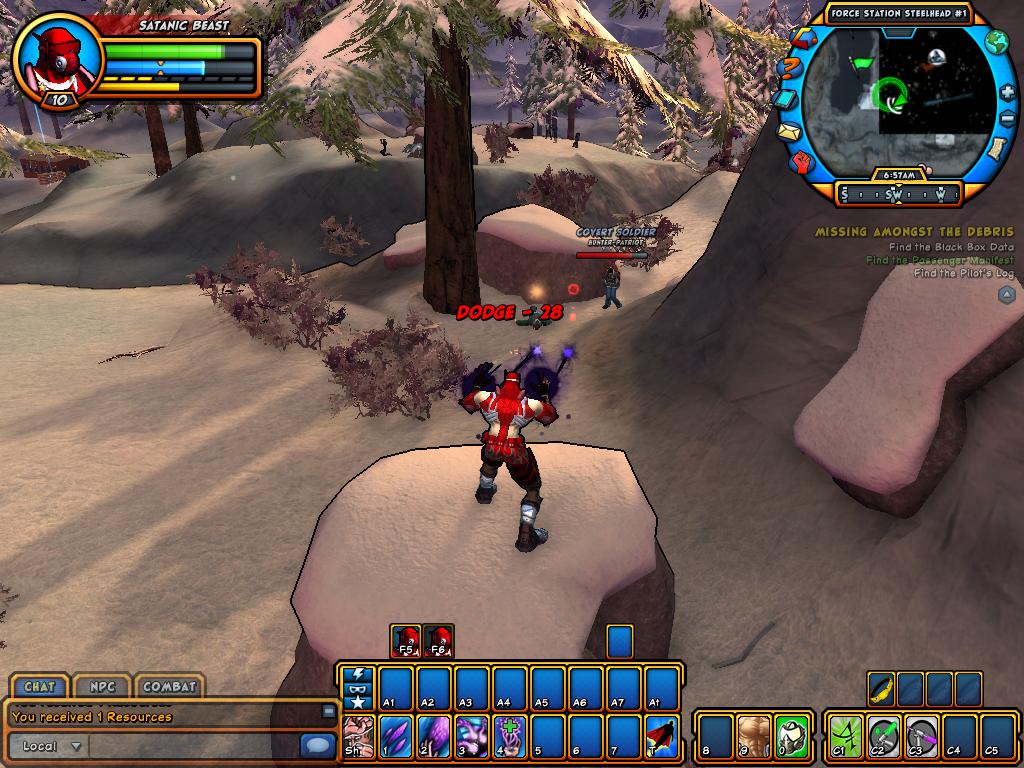The image size is (1024, 768).
Task: Open the scroll icon beside the minimap
Action: click(996, 149)
